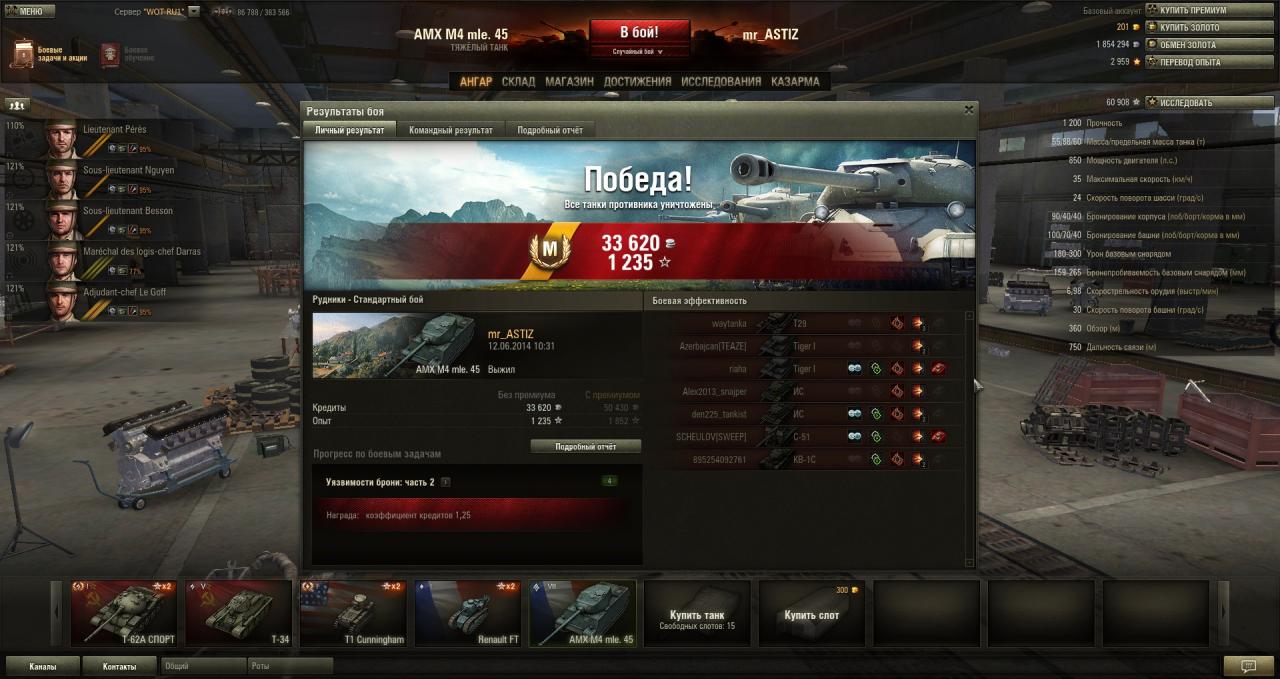Screen dimensions: 1280x679
Task: Open the Подробный отчёт tab
Action: point(550,130)
